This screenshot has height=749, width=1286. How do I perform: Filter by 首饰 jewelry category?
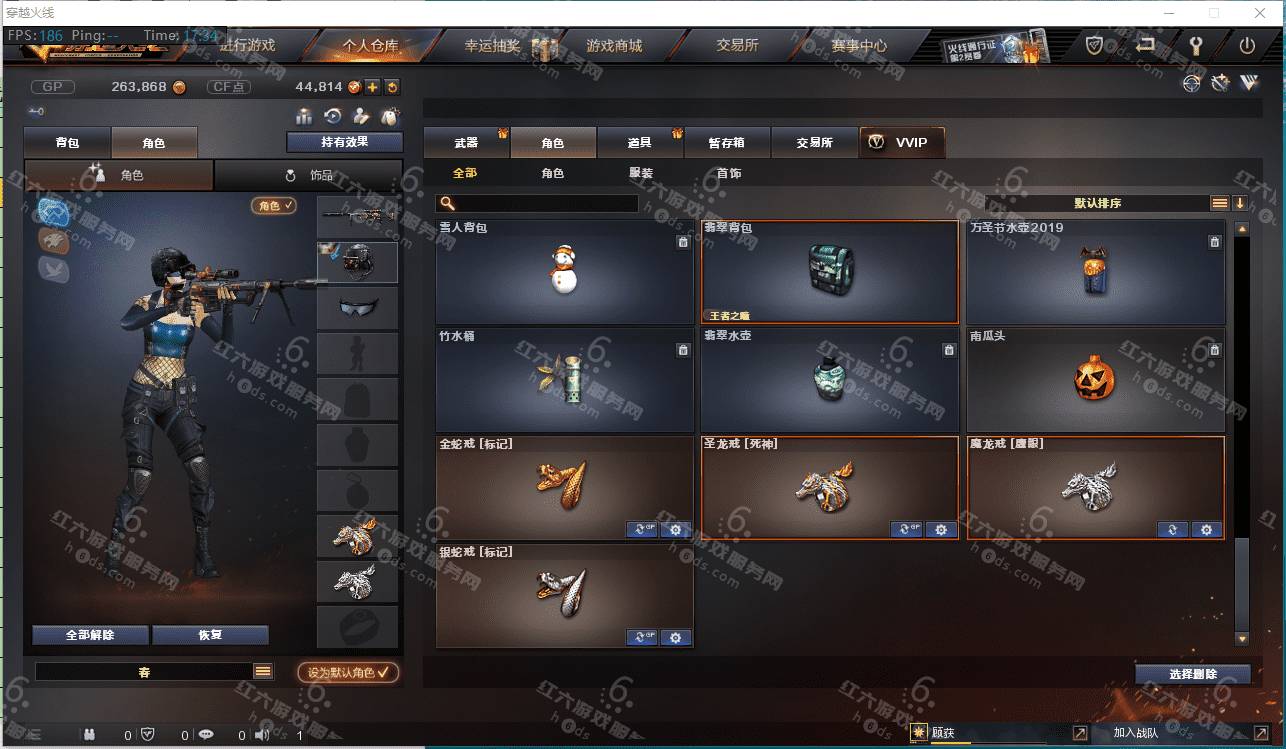(729, 173)
